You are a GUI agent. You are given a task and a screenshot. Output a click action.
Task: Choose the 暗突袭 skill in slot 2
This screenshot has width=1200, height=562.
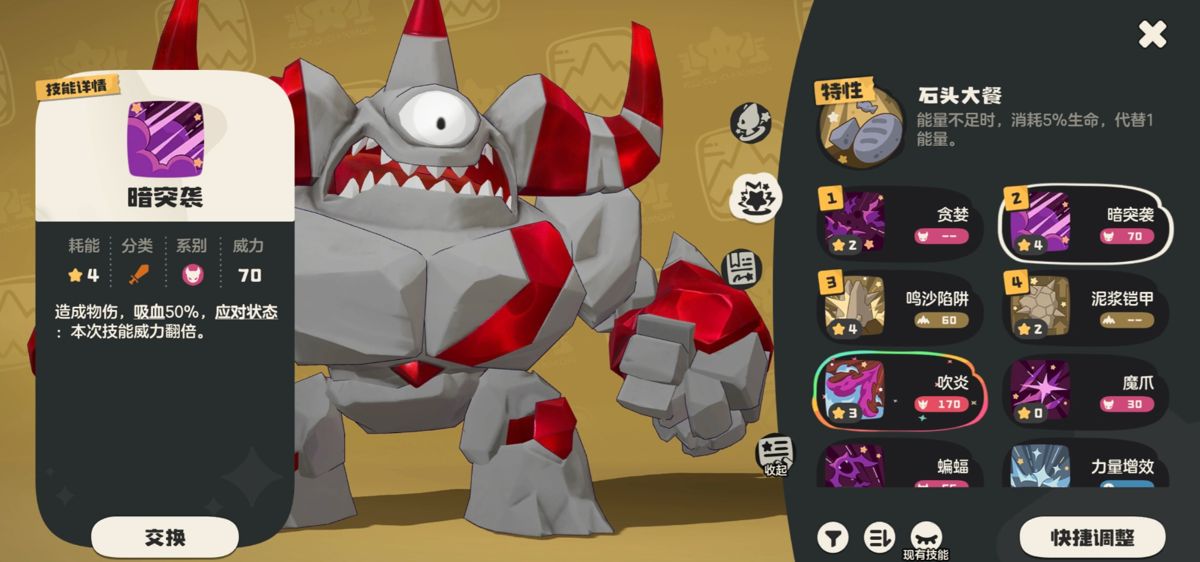click(1086, 222)
